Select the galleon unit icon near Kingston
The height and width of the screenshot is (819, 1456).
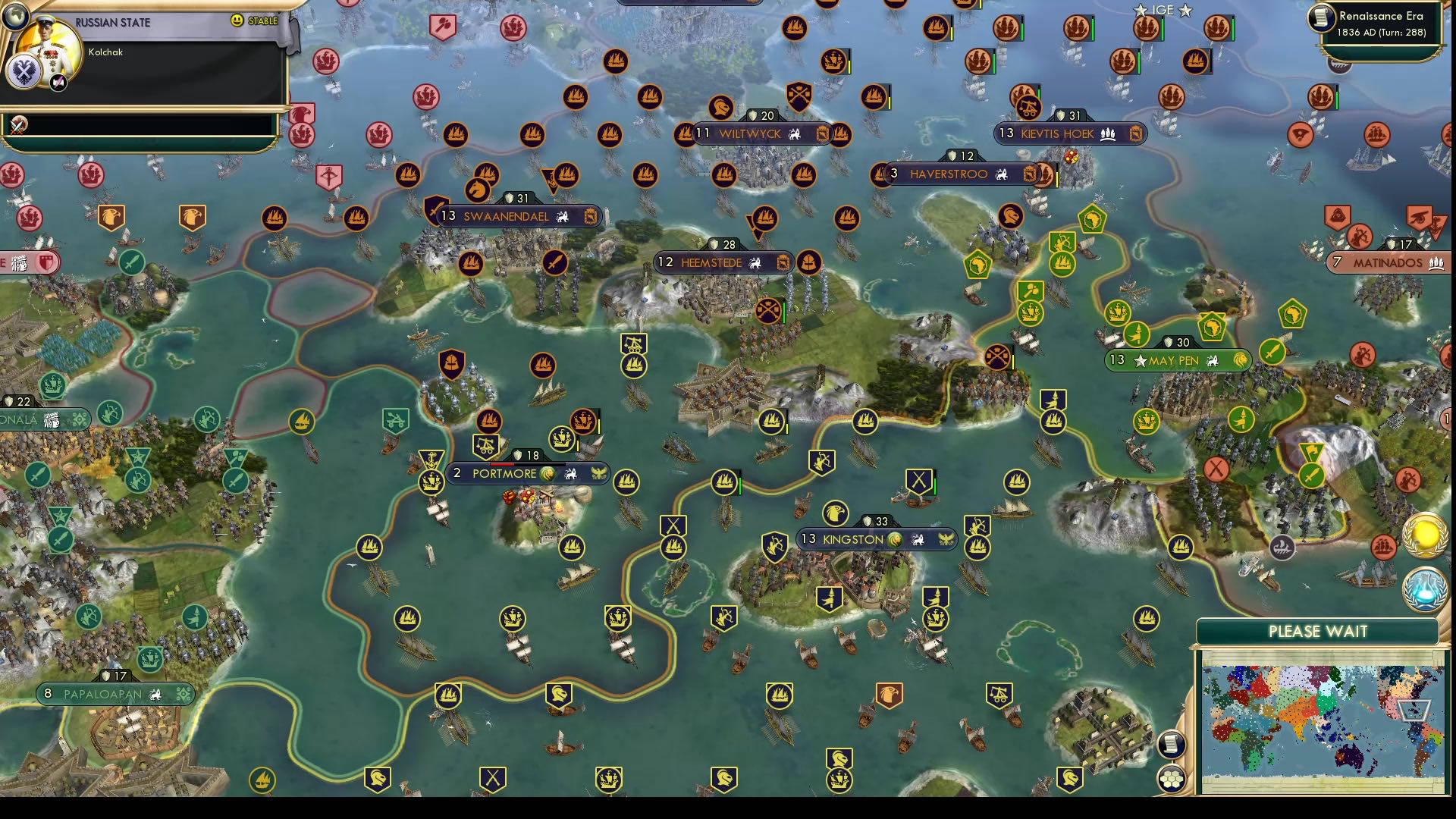point(979,548)
